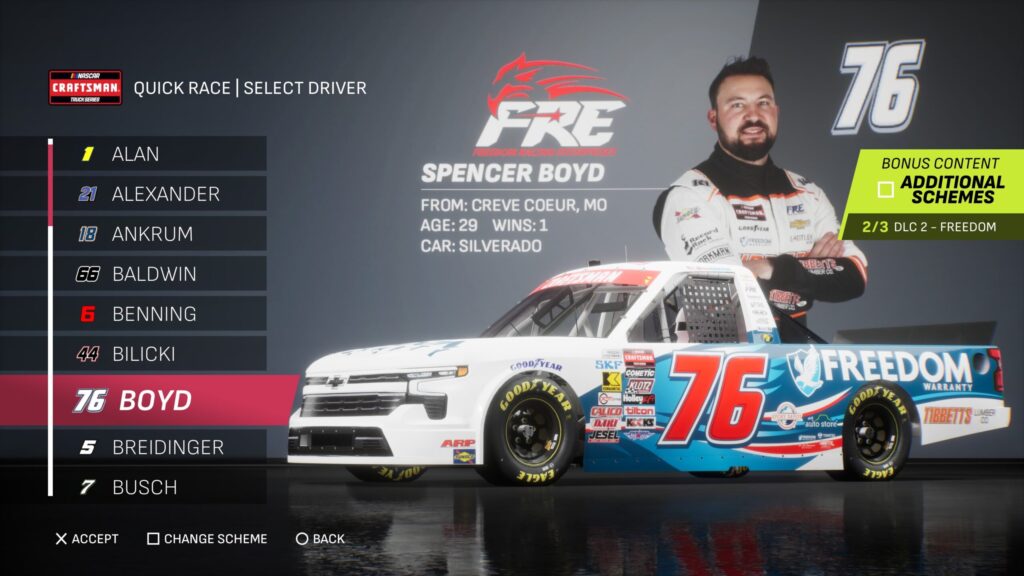Screen dimensions: 1024x576
Task: Choose Breidinger, truck number 5
Action: (x=160, y=447)
